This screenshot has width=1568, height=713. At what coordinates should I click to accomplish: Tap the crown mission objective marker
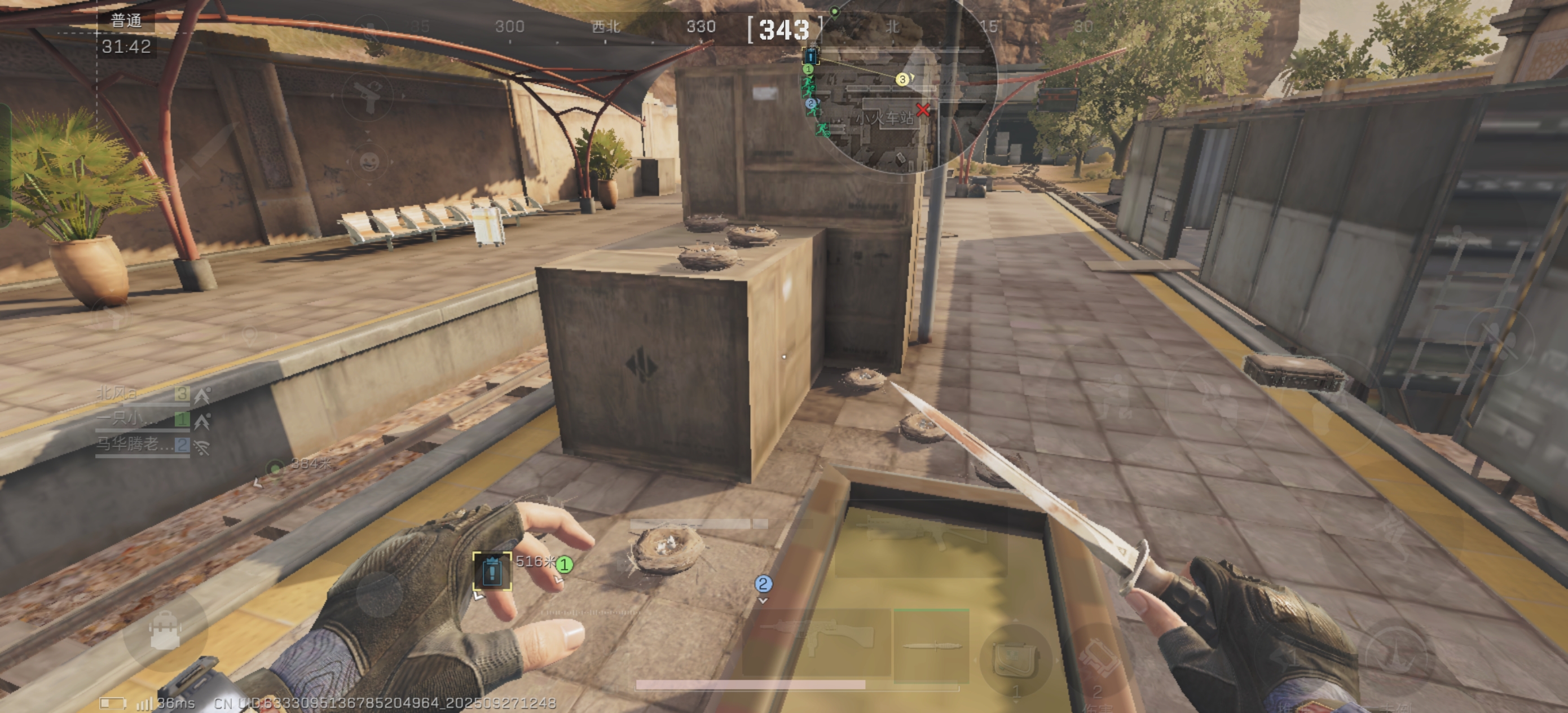[x=492, y=571]
